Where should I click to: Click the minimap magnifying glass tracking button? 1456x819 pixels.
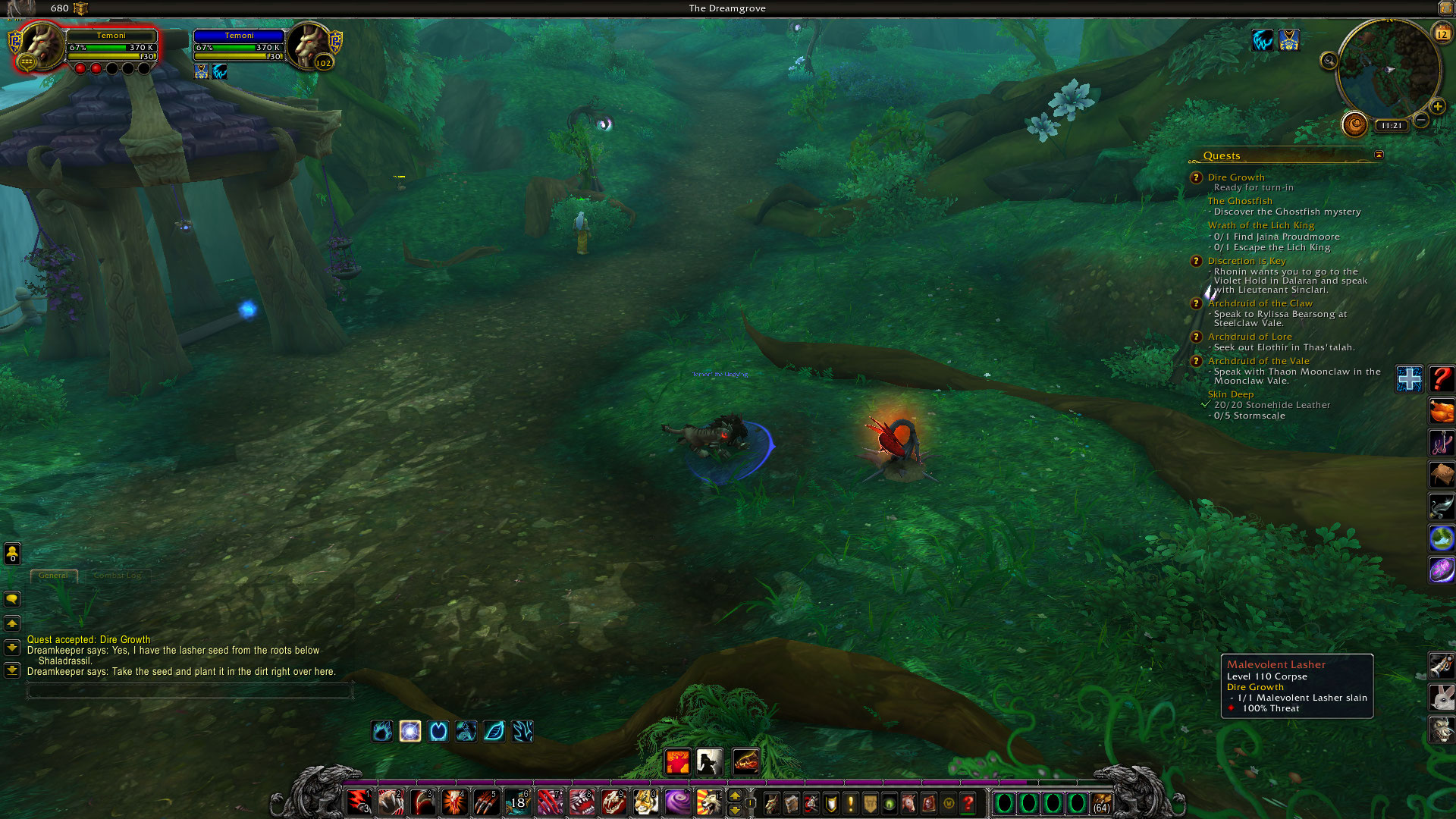pyautogui.click(x=1329, y=61)
